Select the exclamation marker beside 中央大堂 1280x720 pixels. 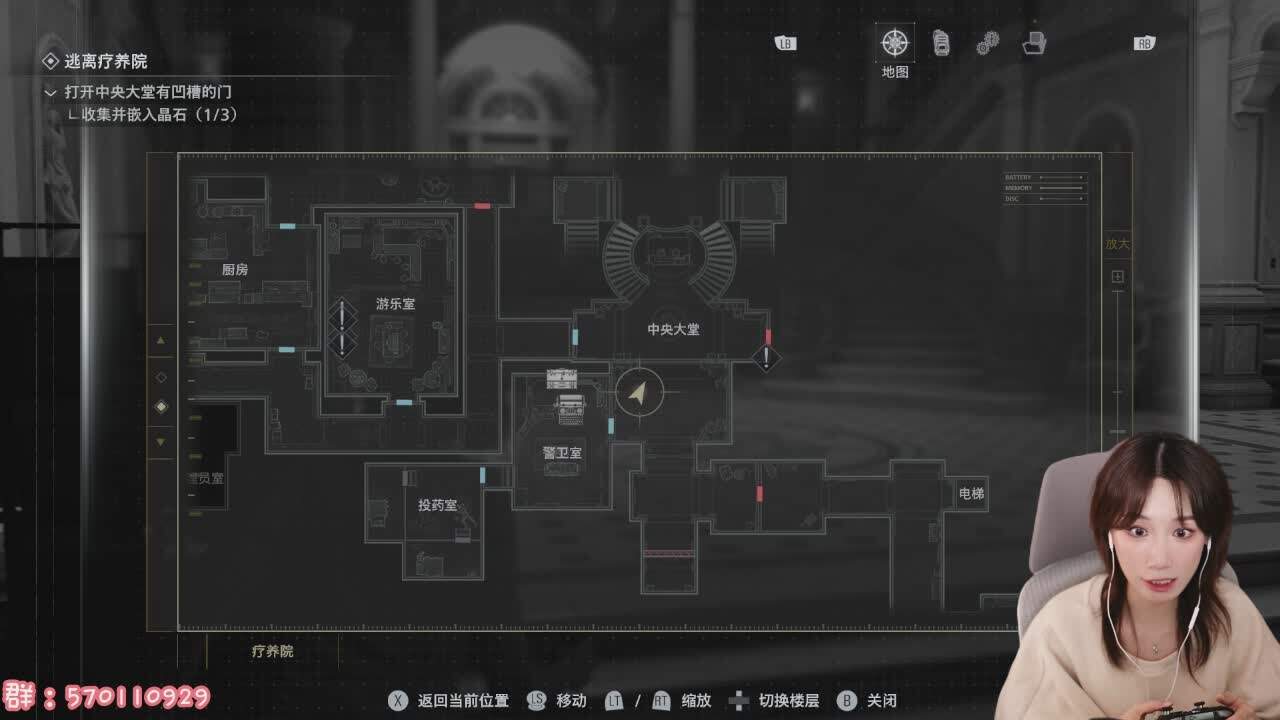[x=766, y=357]
